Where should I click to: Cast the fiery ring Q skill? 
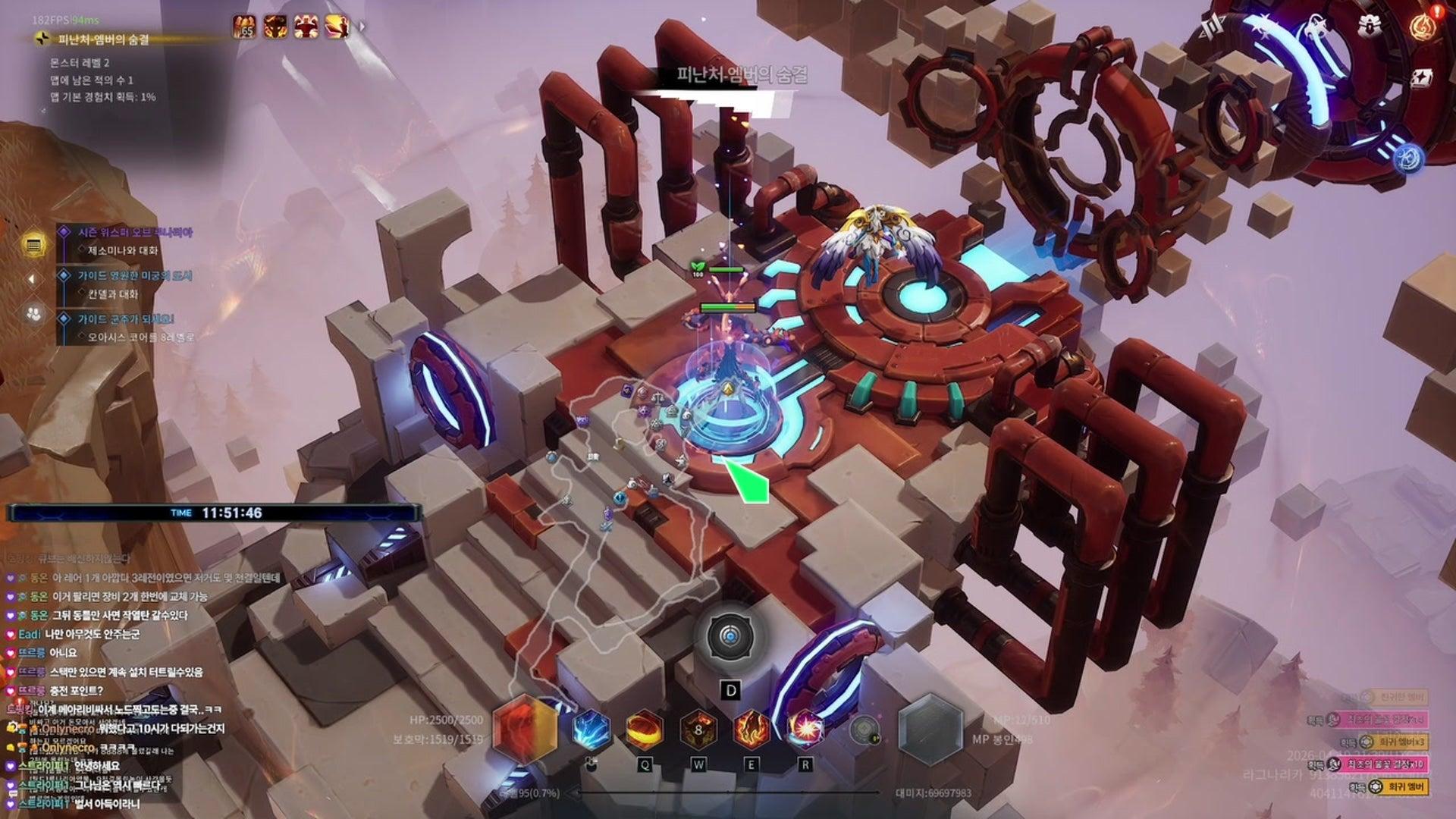644,730
